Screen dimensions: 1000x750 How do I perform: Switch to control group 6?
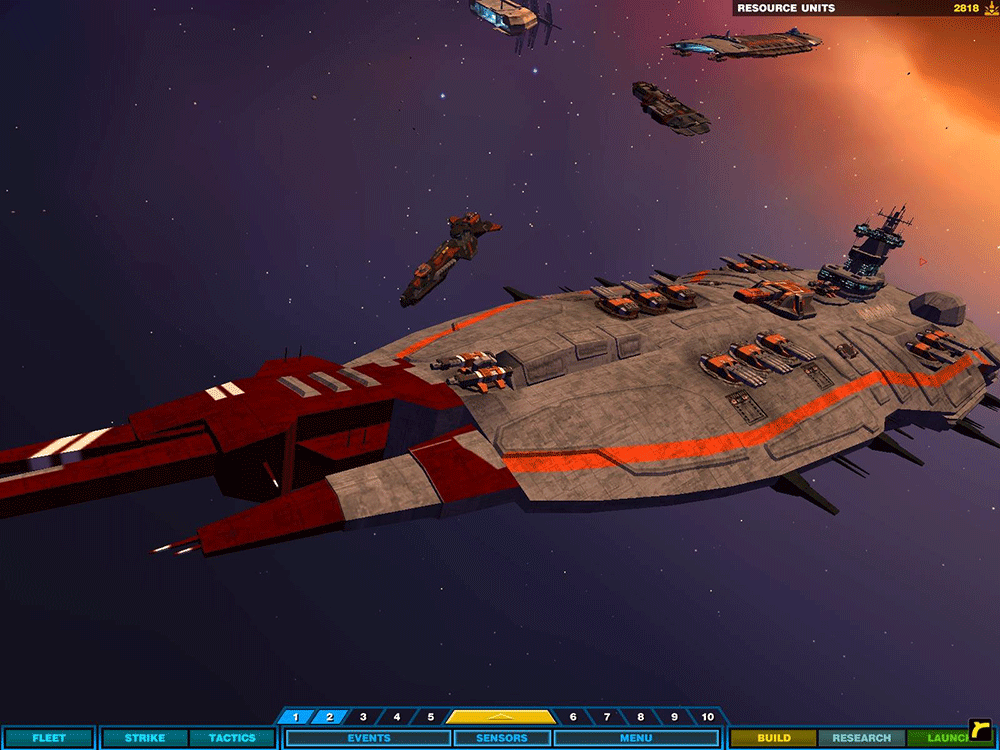coord(573,717)
